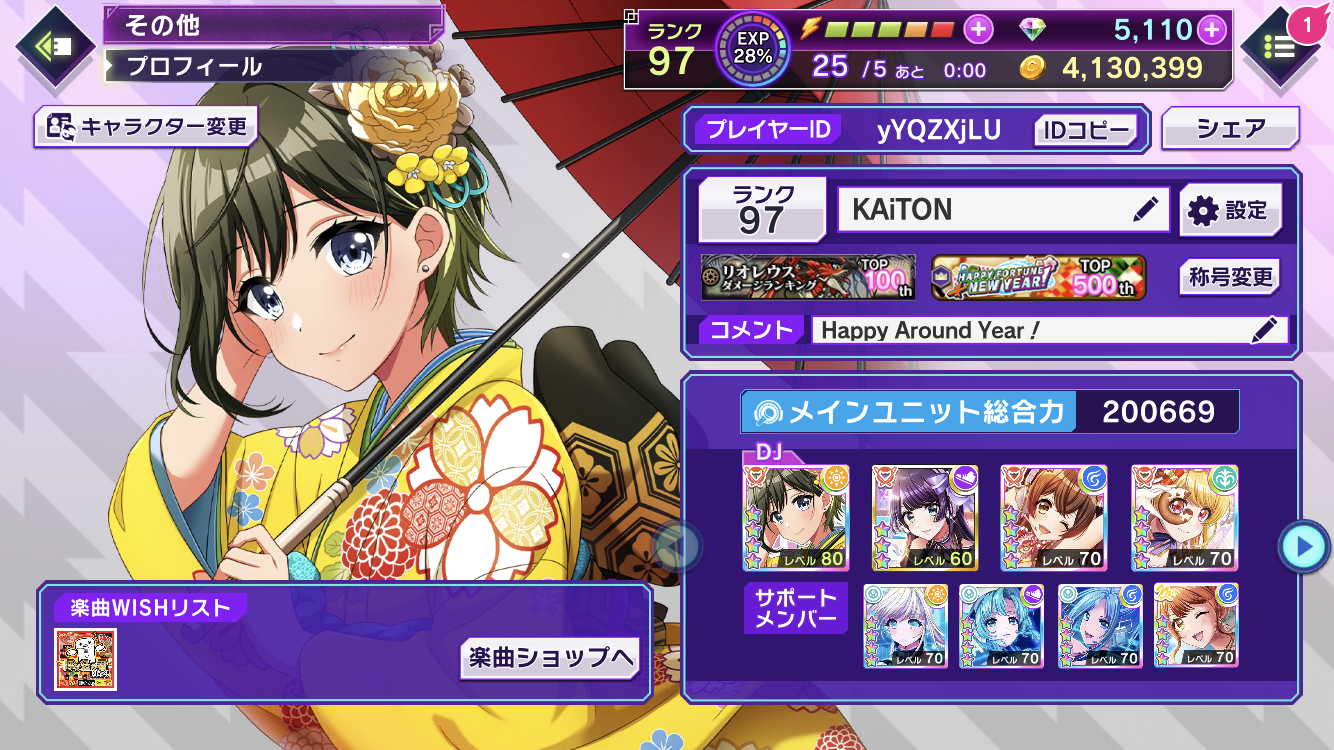1334x750 pixels.
Task: Show next unit with right arrow
Action: click(x=1303, y=546)
